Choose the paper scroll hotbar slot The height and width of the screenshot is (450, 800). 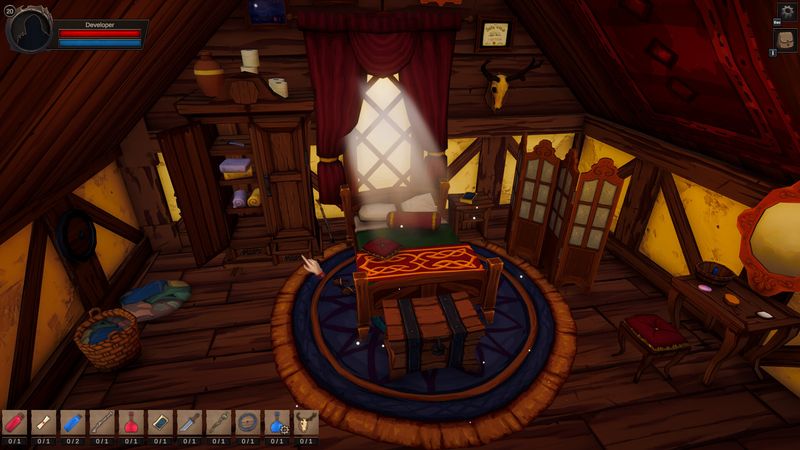pos(43,422)
